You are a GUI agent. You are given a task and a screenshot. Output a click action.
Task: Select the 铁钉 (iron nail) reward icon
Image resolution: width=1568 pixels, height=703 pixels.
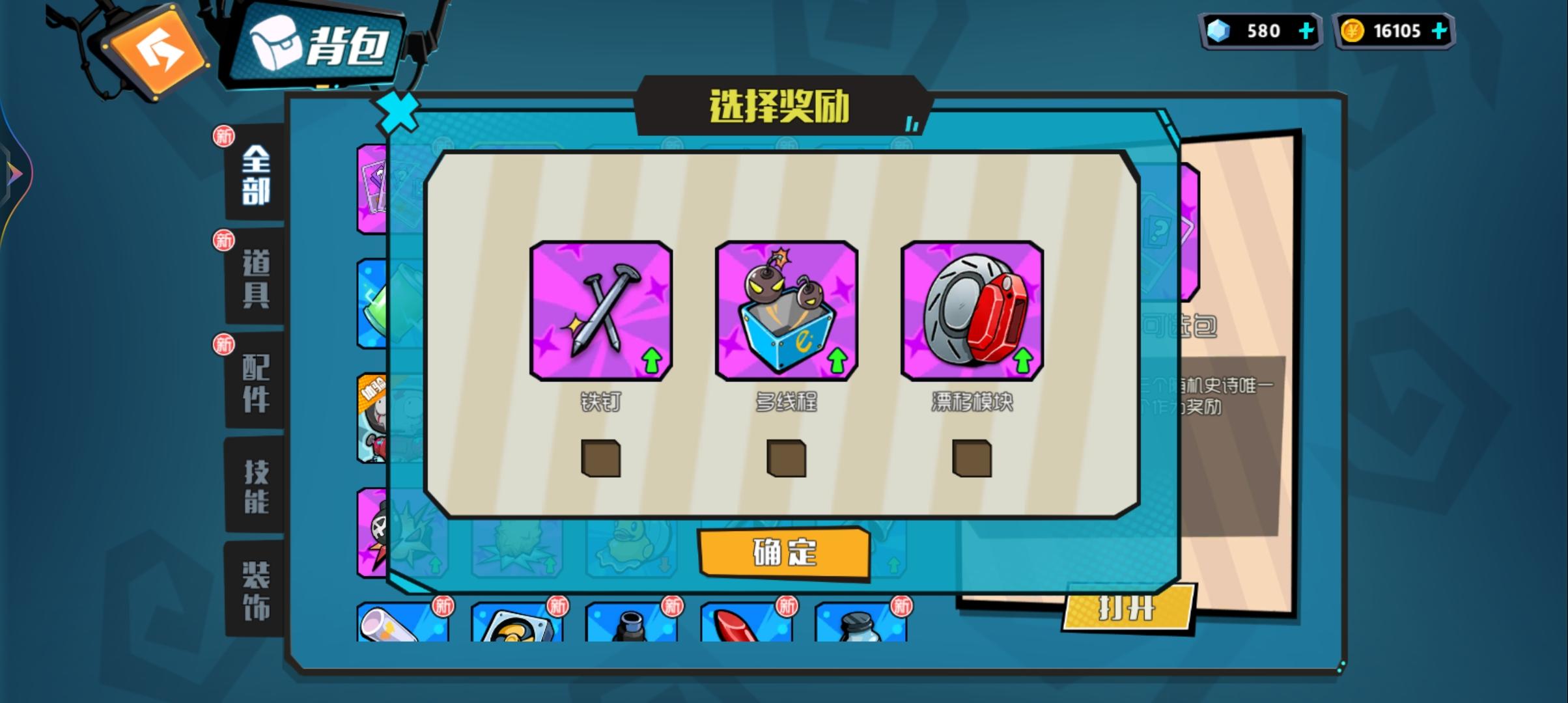pyautogui.click(x=600, y=311)
